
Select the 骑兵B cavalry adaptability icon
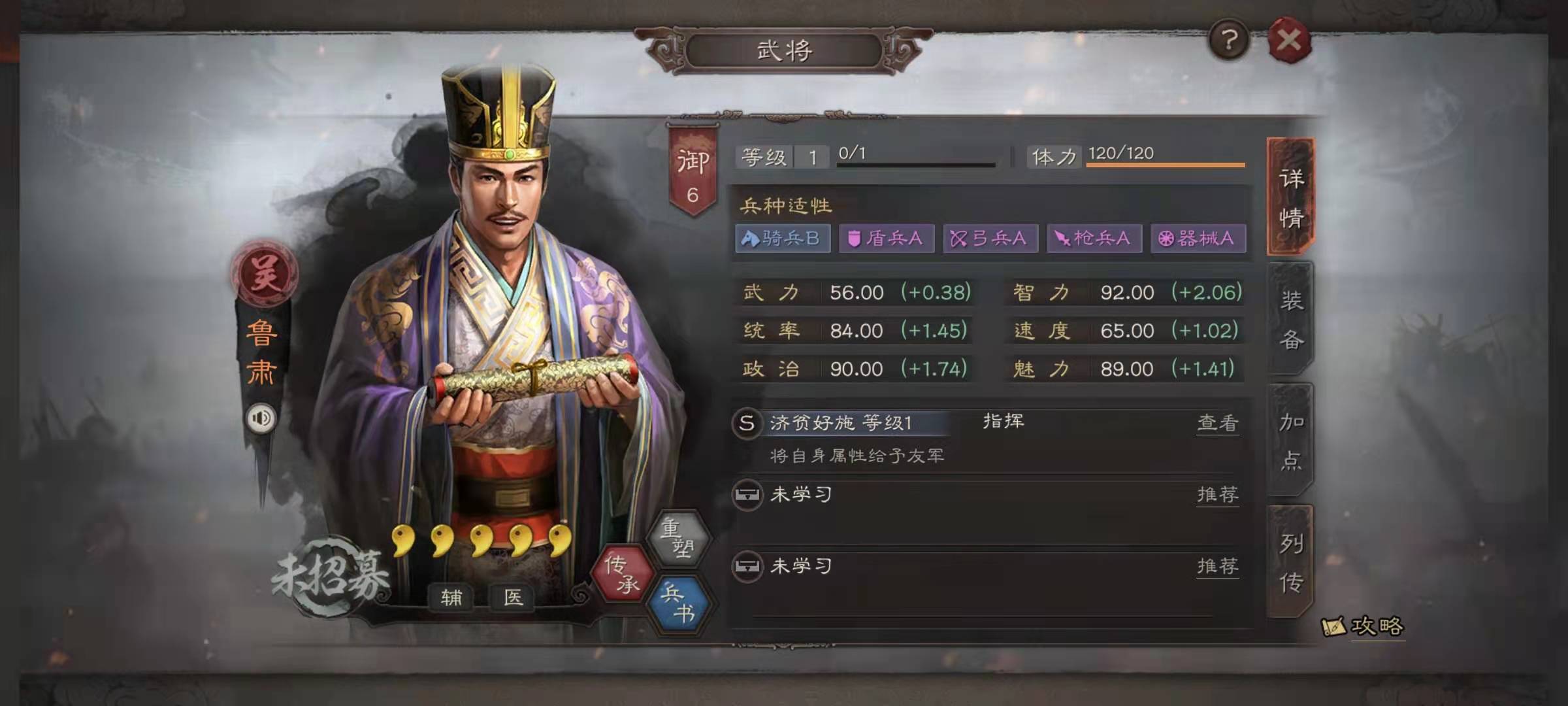(x=782, y=239)
